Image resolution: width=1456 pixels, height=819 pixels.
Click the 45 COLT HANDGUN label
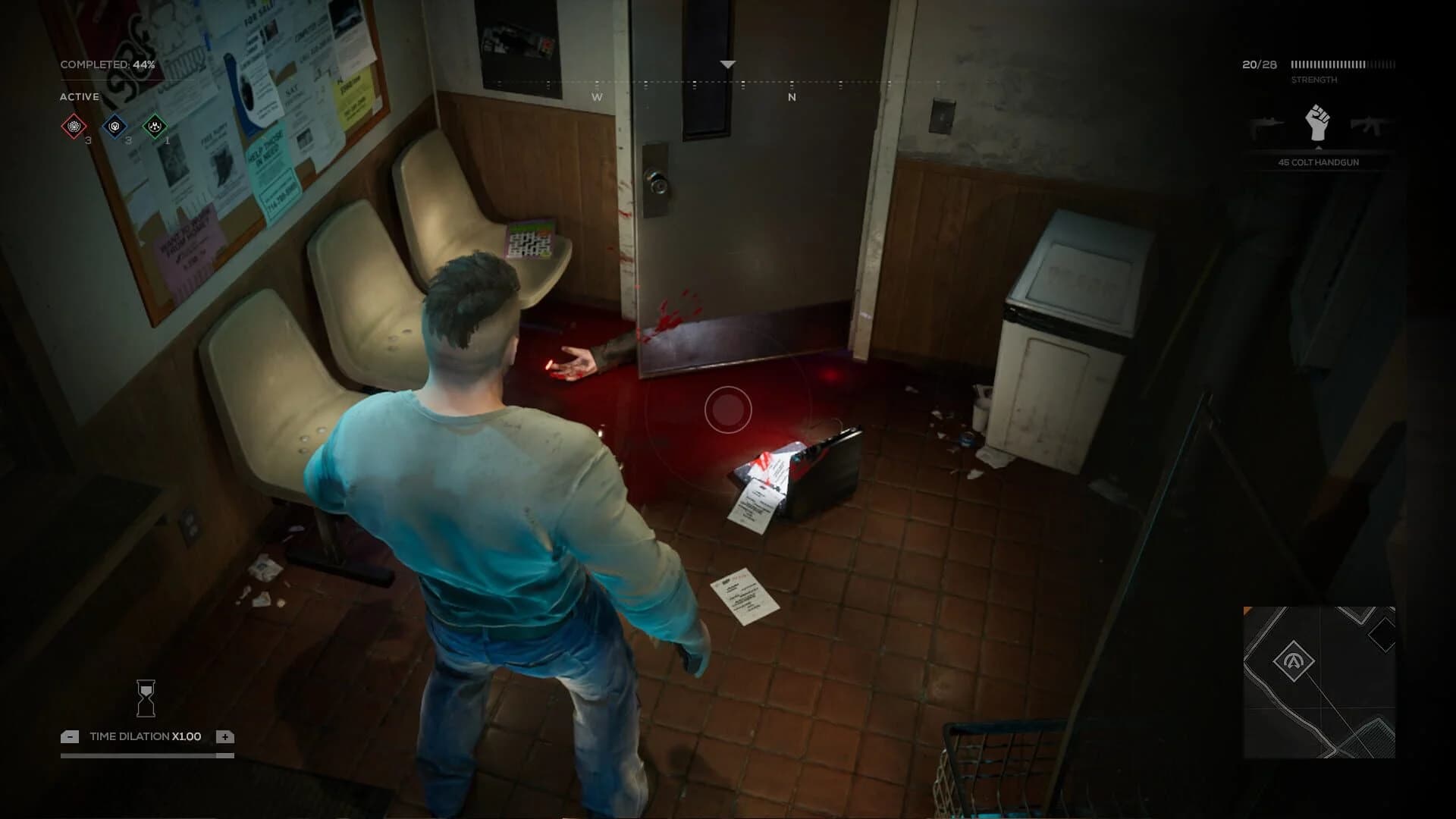1318,162
